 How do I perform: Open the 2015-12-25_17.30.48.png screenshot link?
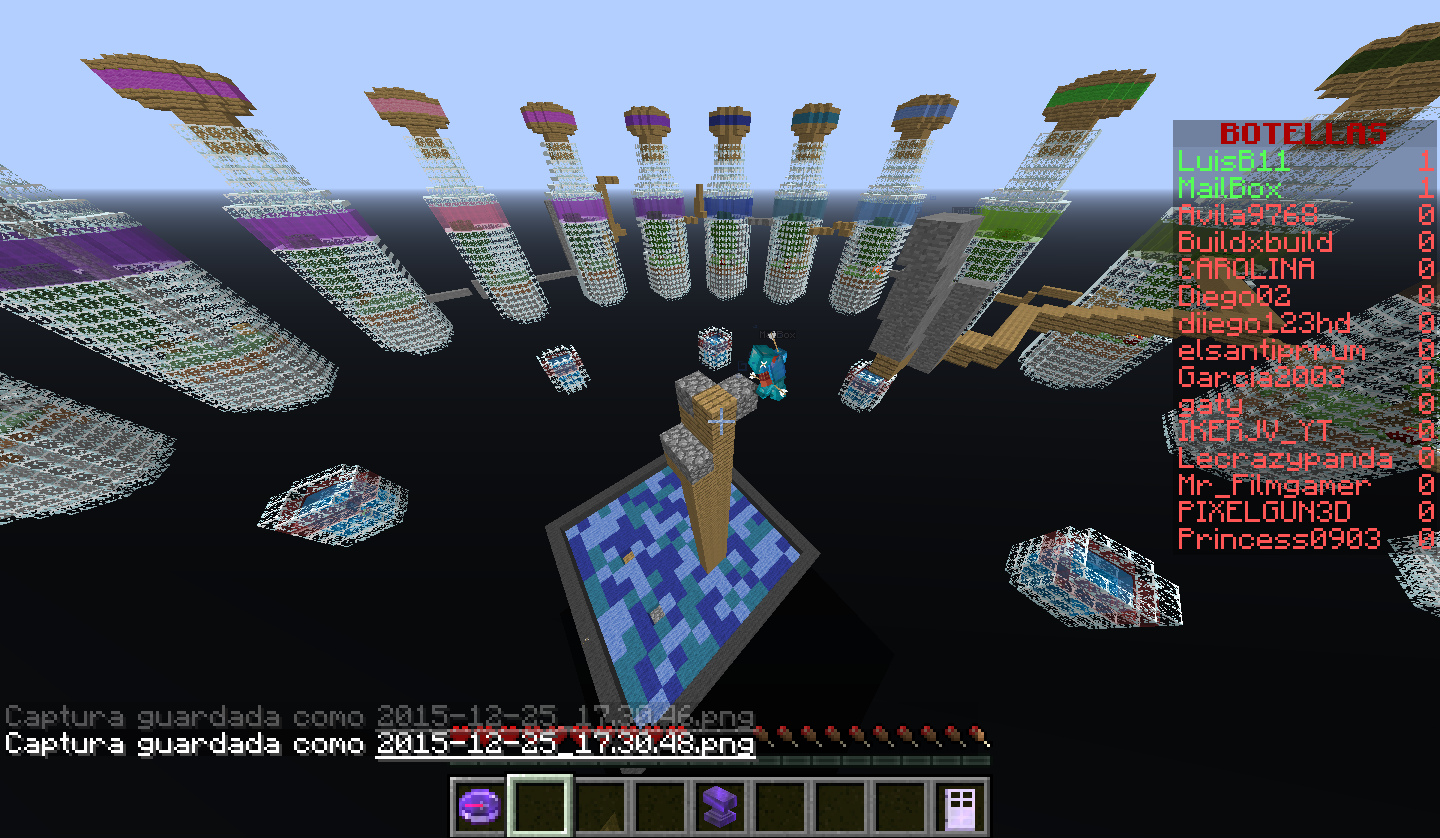(564, 744)
